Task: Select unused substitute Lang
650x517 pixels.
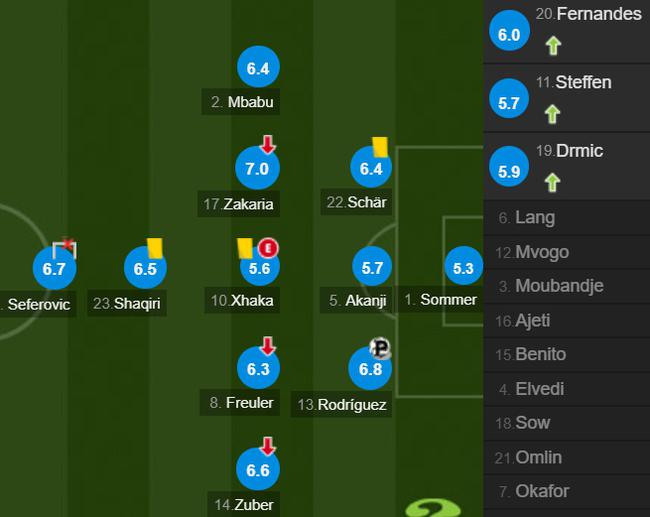Action: [x=566, y=218]
